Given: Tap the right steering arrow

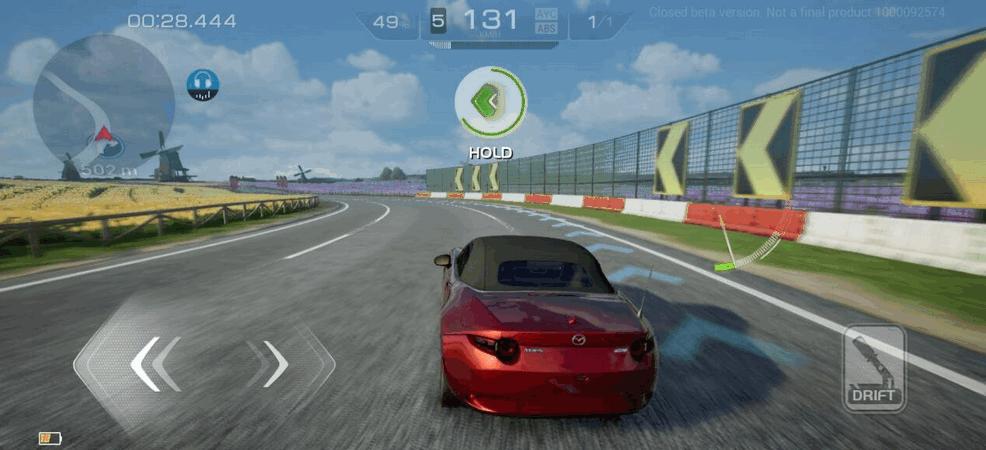Looking at the screenshot, I should (x=275, y=363).
